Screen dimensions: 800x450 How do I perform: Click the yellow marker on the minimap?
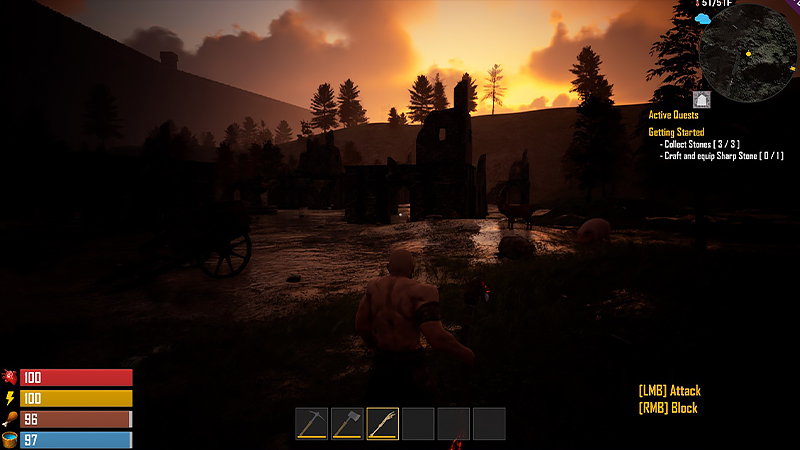[x=750, y=52]
